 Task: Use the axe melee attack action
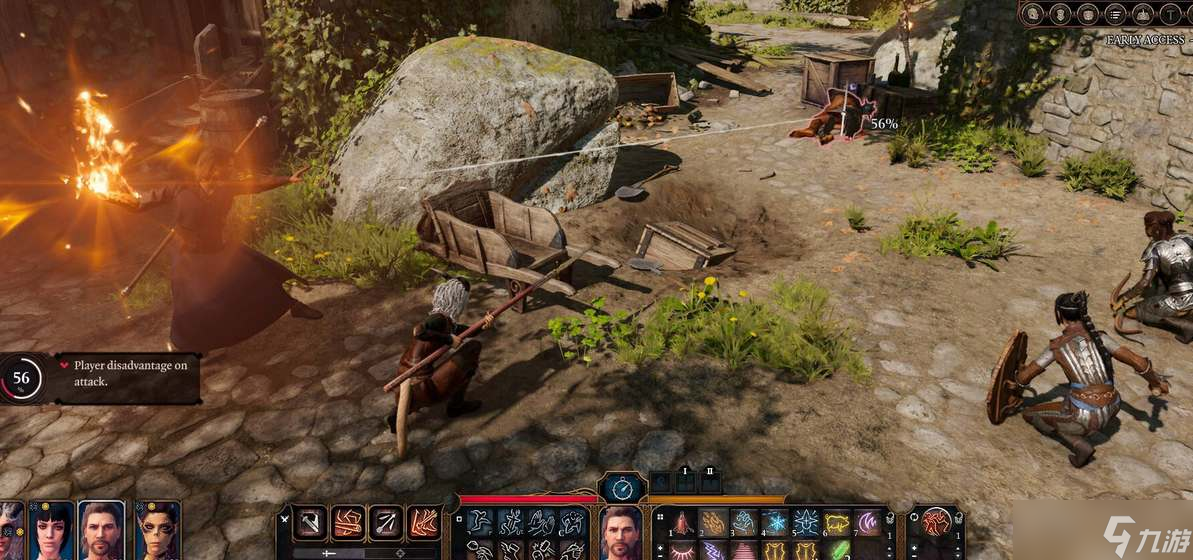[x=309, y=523]
